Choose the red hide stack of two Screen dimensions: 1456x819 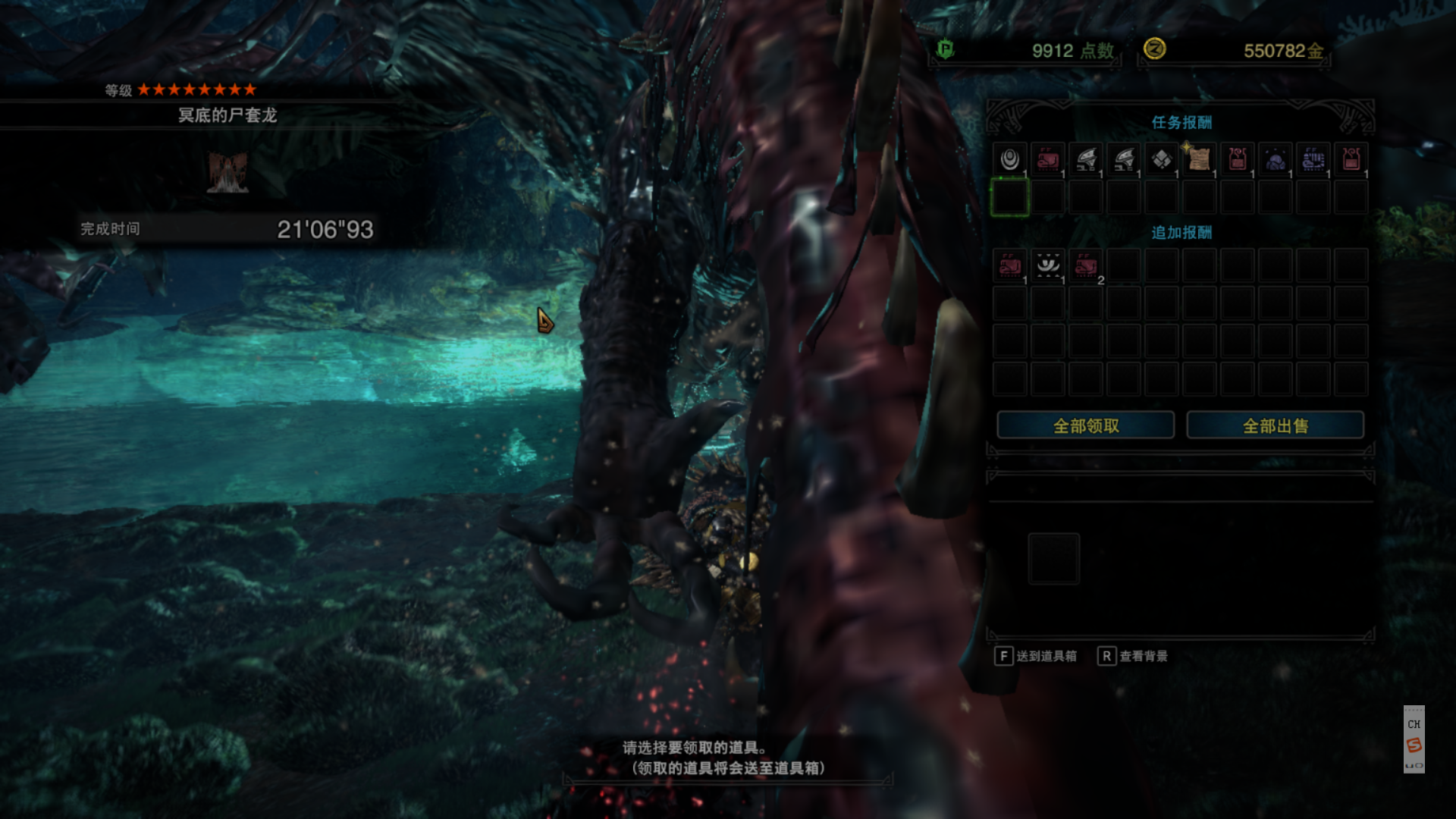(1085, 265)
